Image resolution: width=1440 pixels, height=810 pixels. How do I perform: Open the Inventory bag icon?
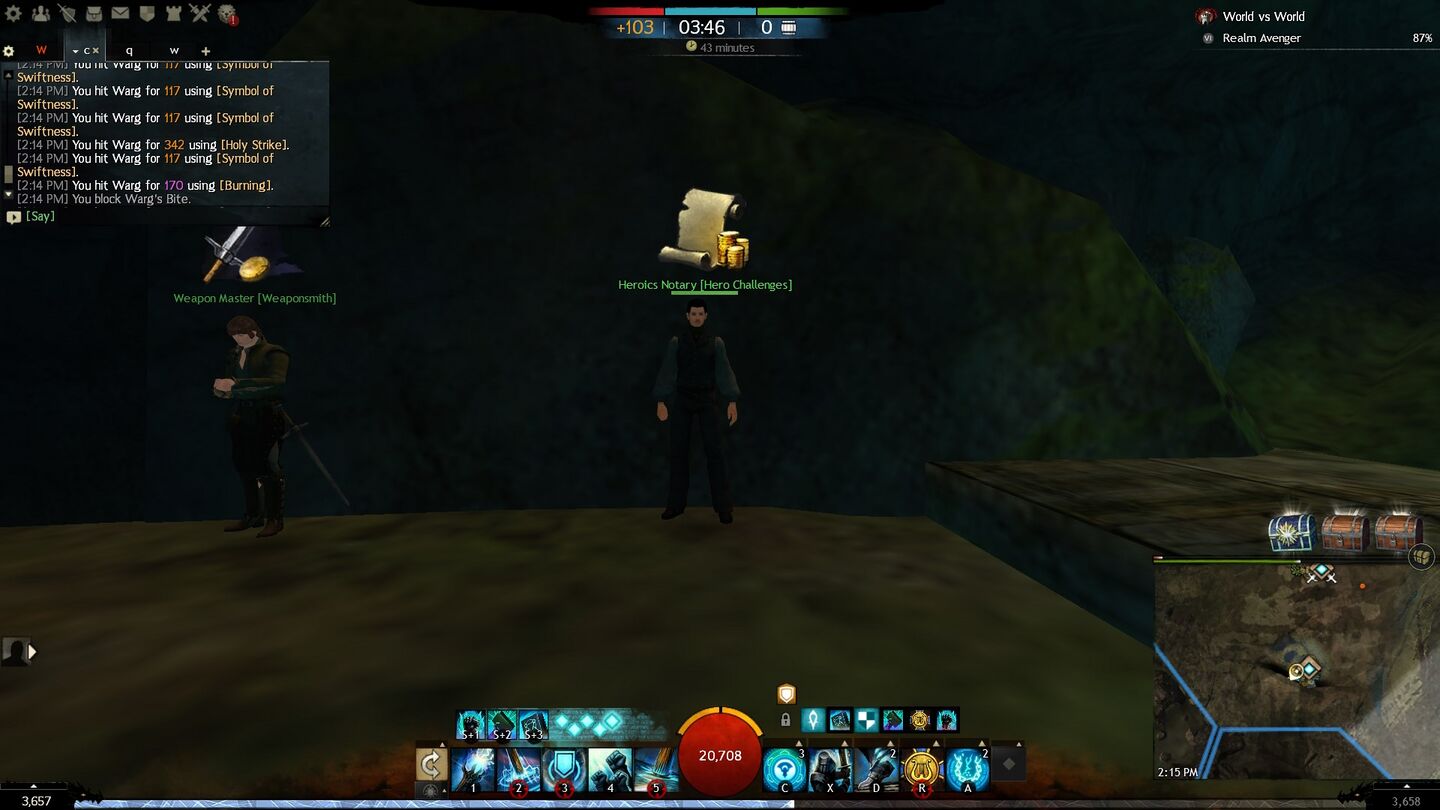point(94,14)
